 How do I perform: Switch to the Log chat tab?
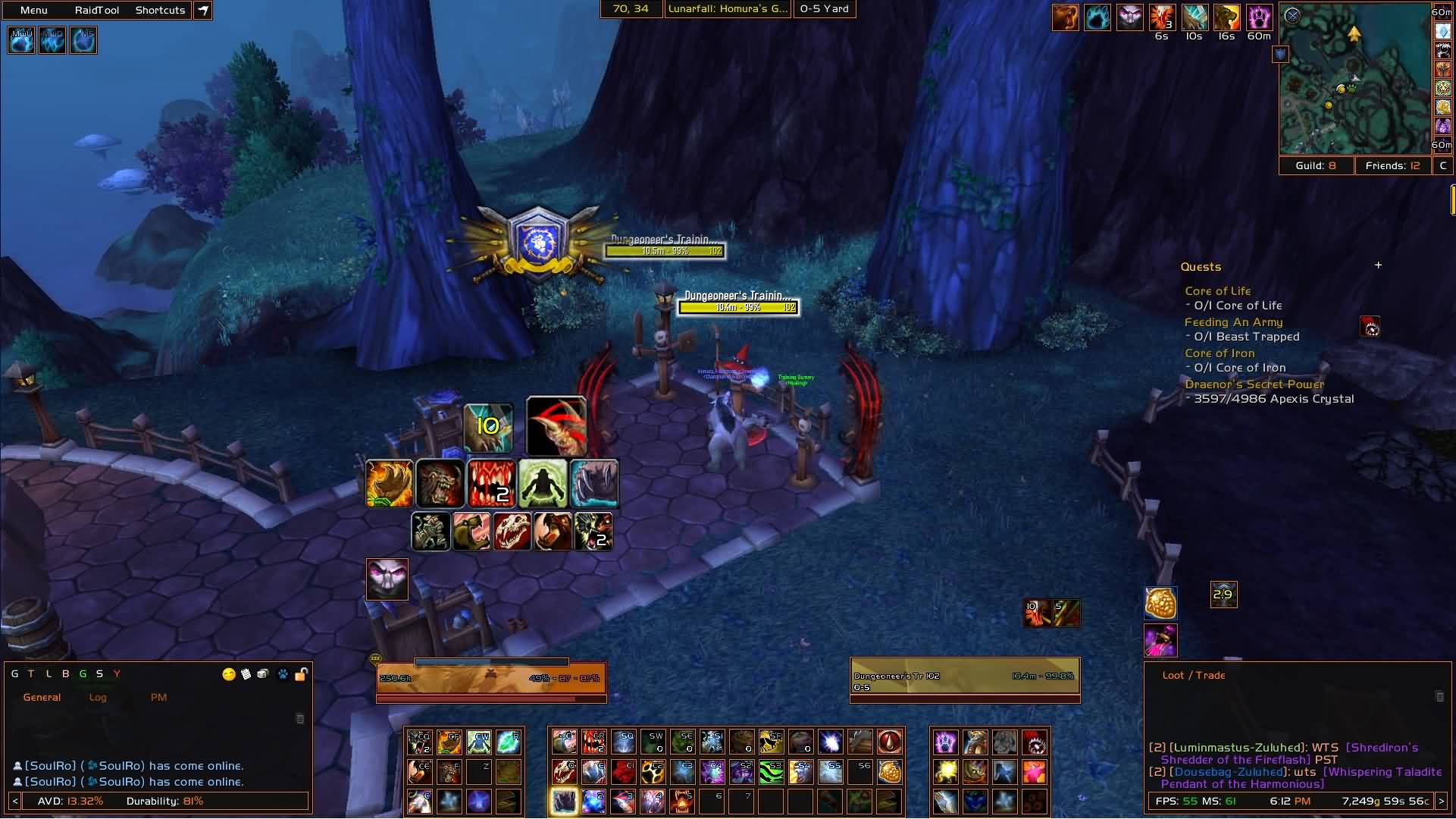click(98, 697)
